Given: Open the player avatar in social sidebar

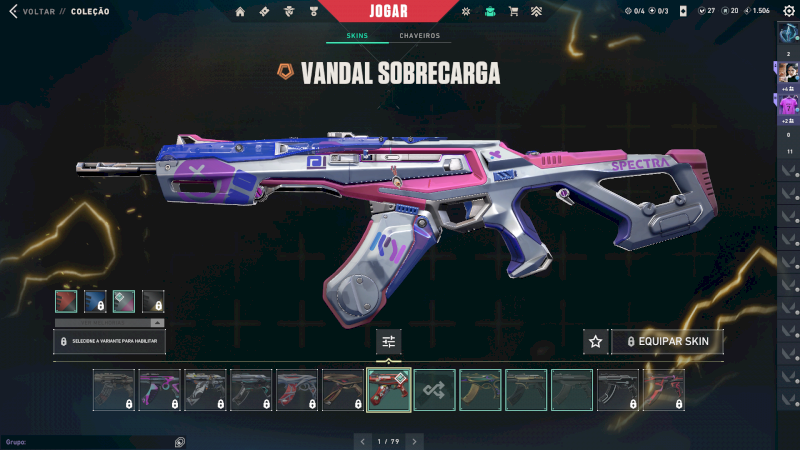Looking at the screenshot, I should click(x=788, y=72).
